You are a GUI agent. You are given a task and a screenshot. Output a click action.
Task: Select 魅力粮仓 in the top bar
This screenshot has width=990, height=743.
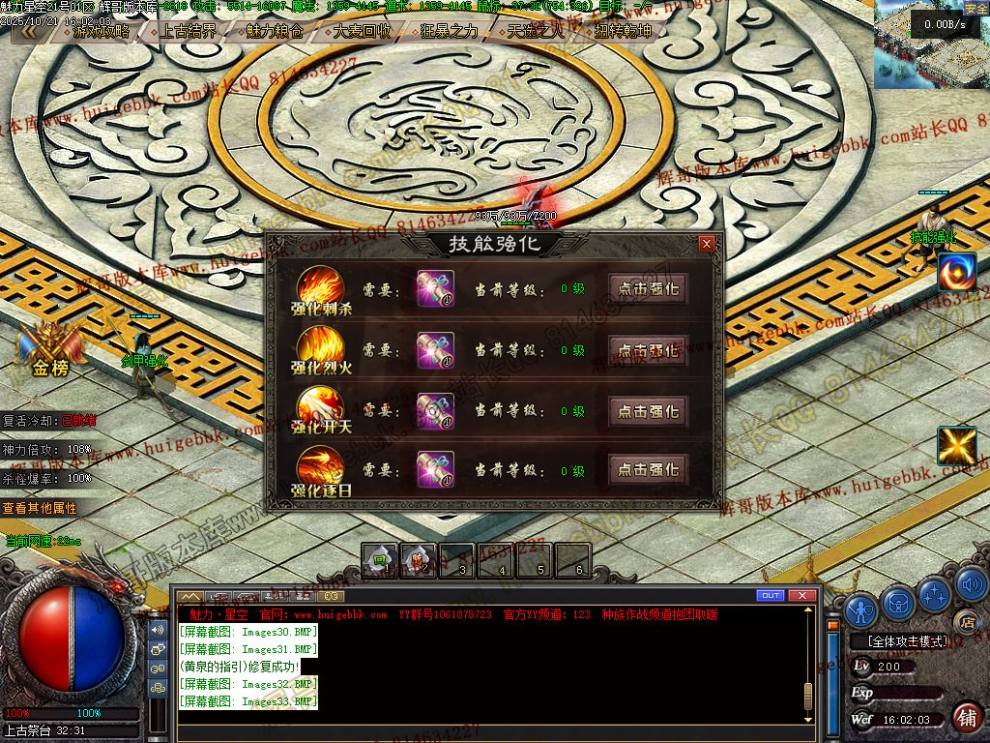pos(275,31)
